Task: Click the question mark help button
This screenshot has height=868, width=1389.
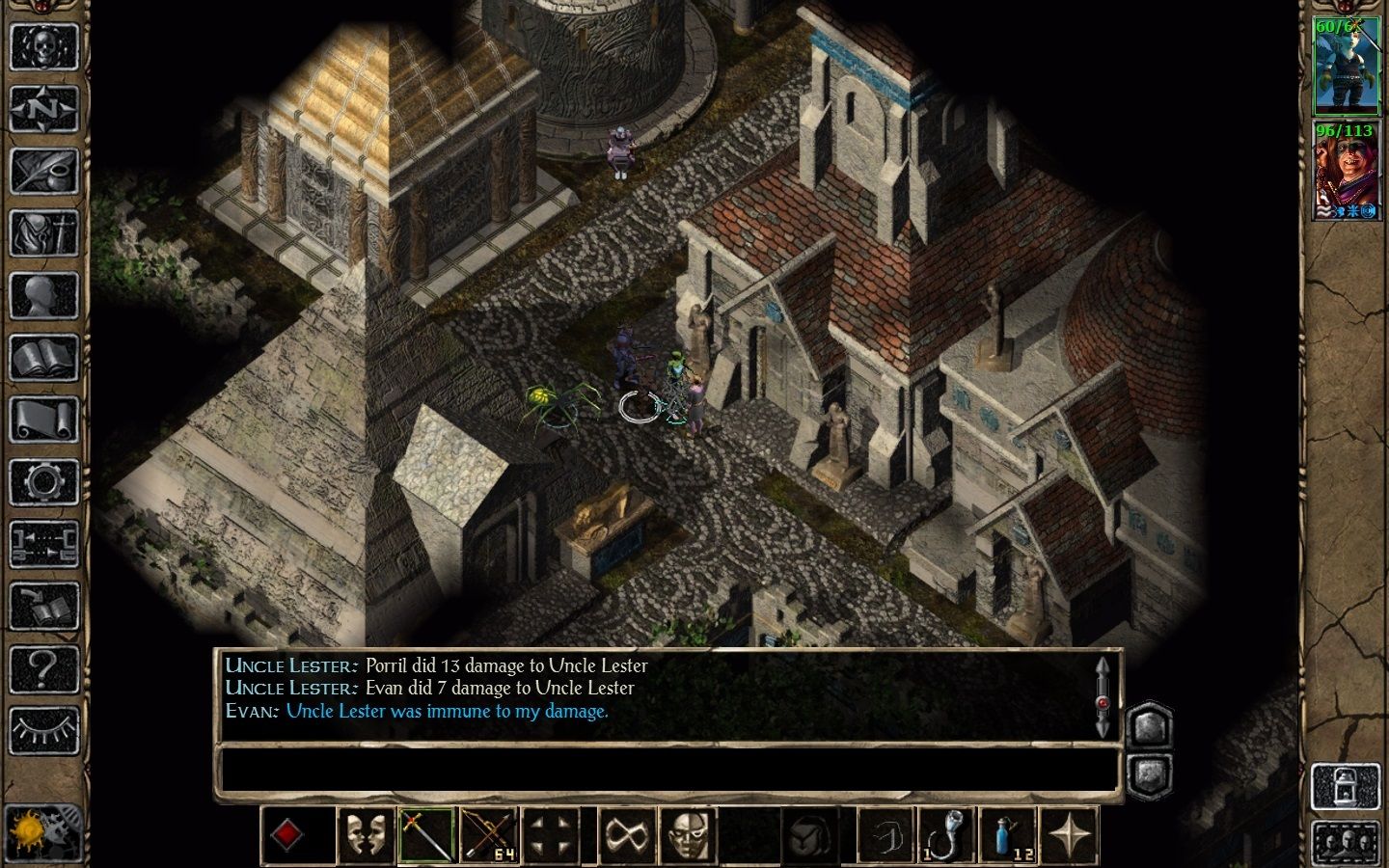Action: (x=43, y=667)
